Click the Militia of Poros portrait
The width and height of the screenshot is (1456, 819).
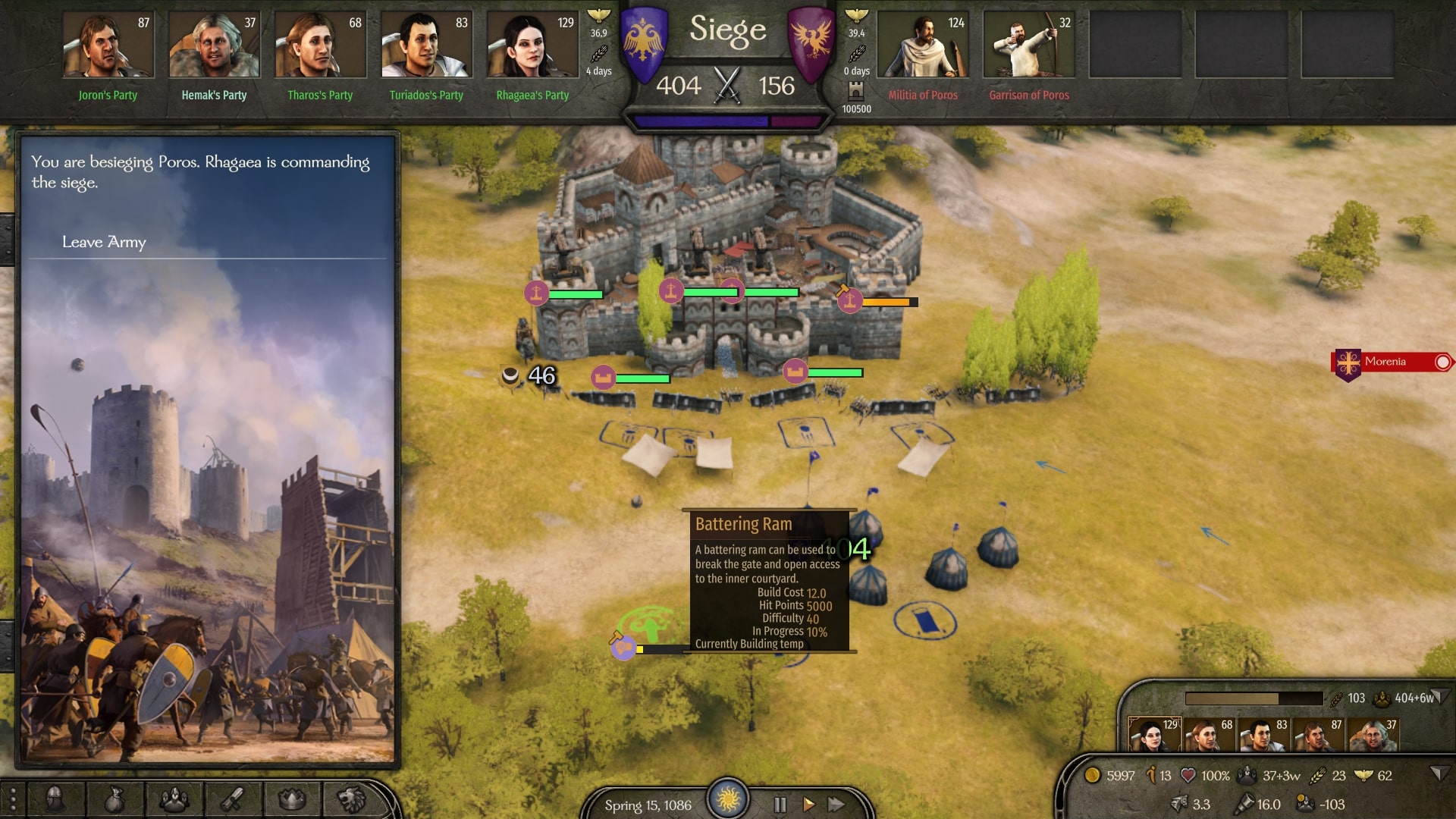[x=923, y=46]
